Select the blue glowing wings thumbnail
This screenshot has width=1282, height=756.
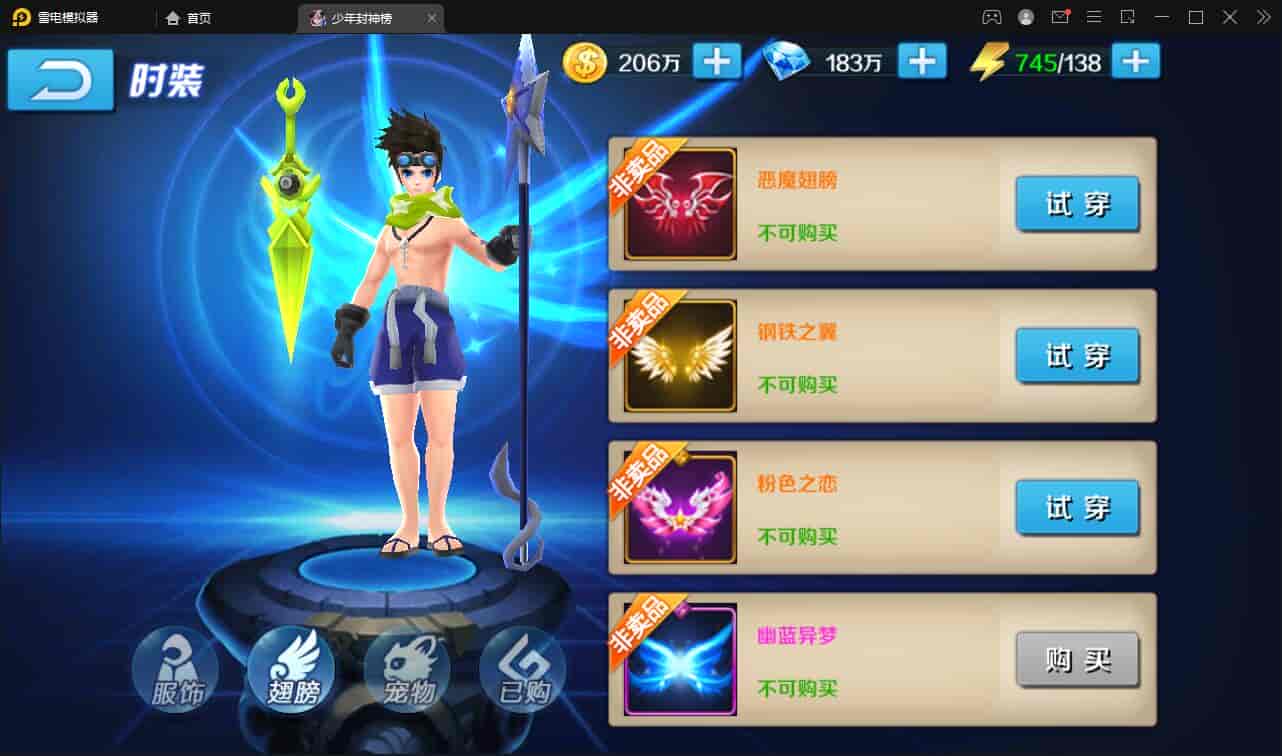click(x=680, y=660)
